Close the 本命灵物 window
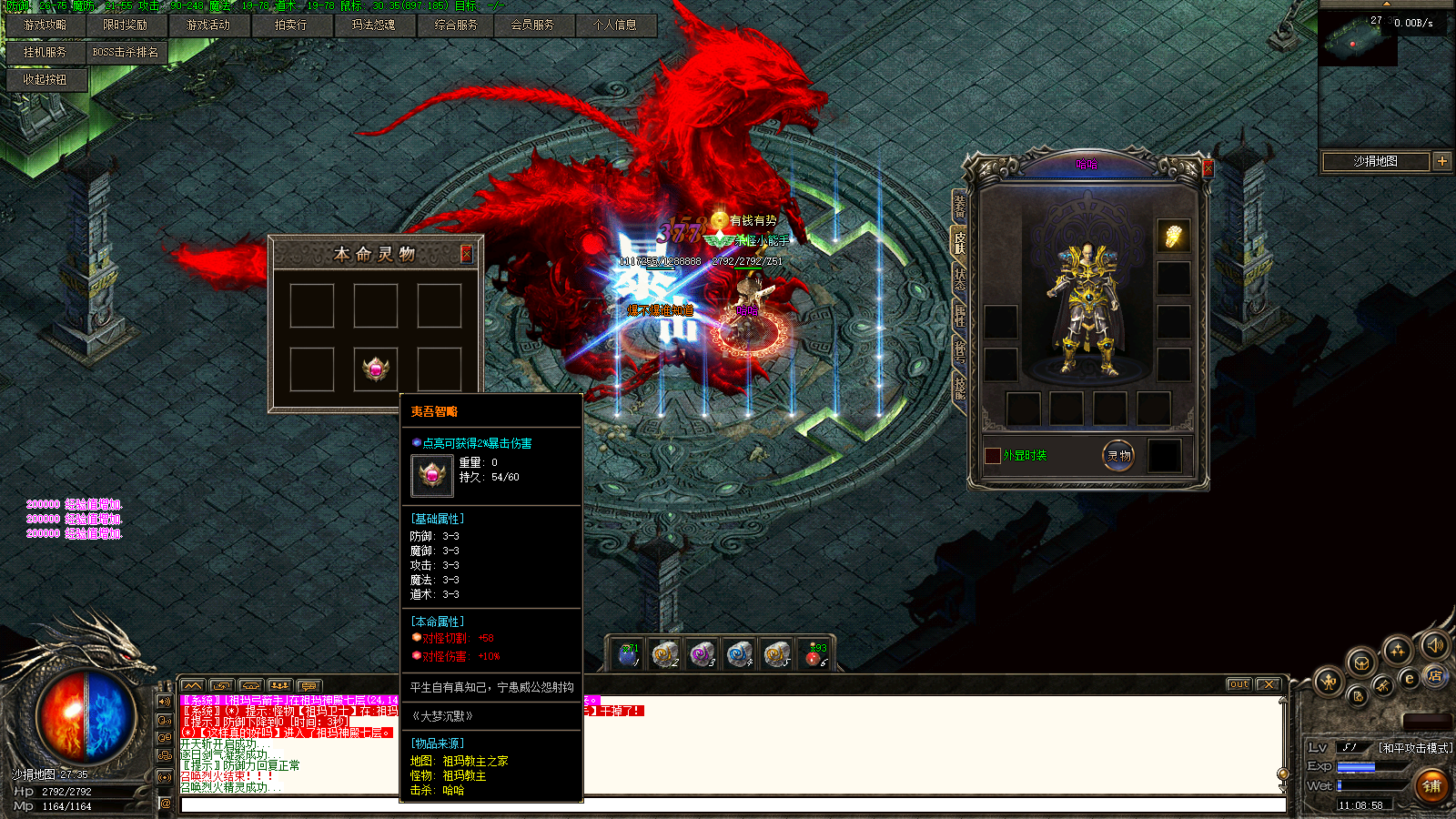This screenshot has width=1456, height=819. [467, 254]
